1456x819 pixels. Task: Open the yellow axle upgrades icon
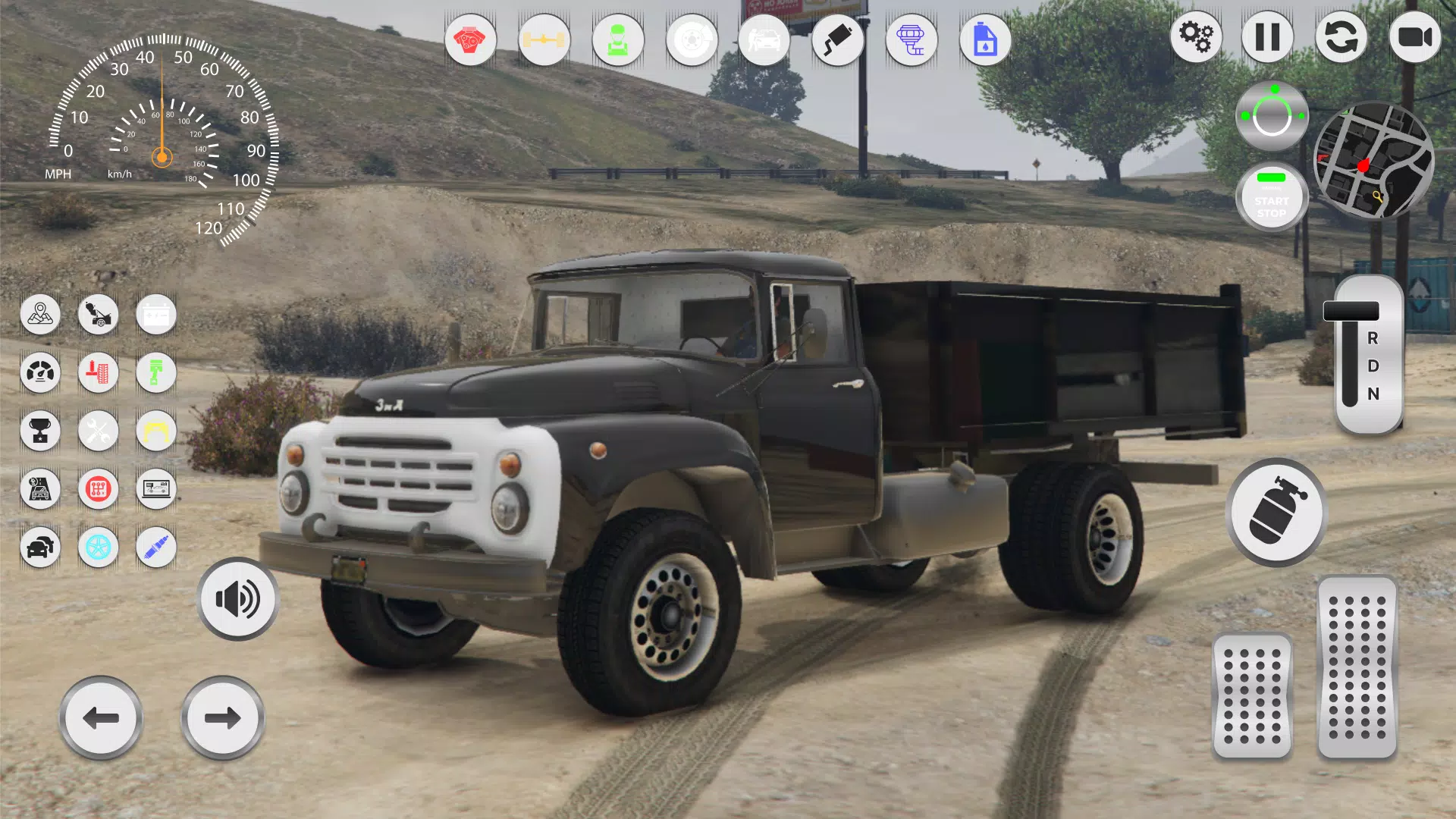(544, 42)
